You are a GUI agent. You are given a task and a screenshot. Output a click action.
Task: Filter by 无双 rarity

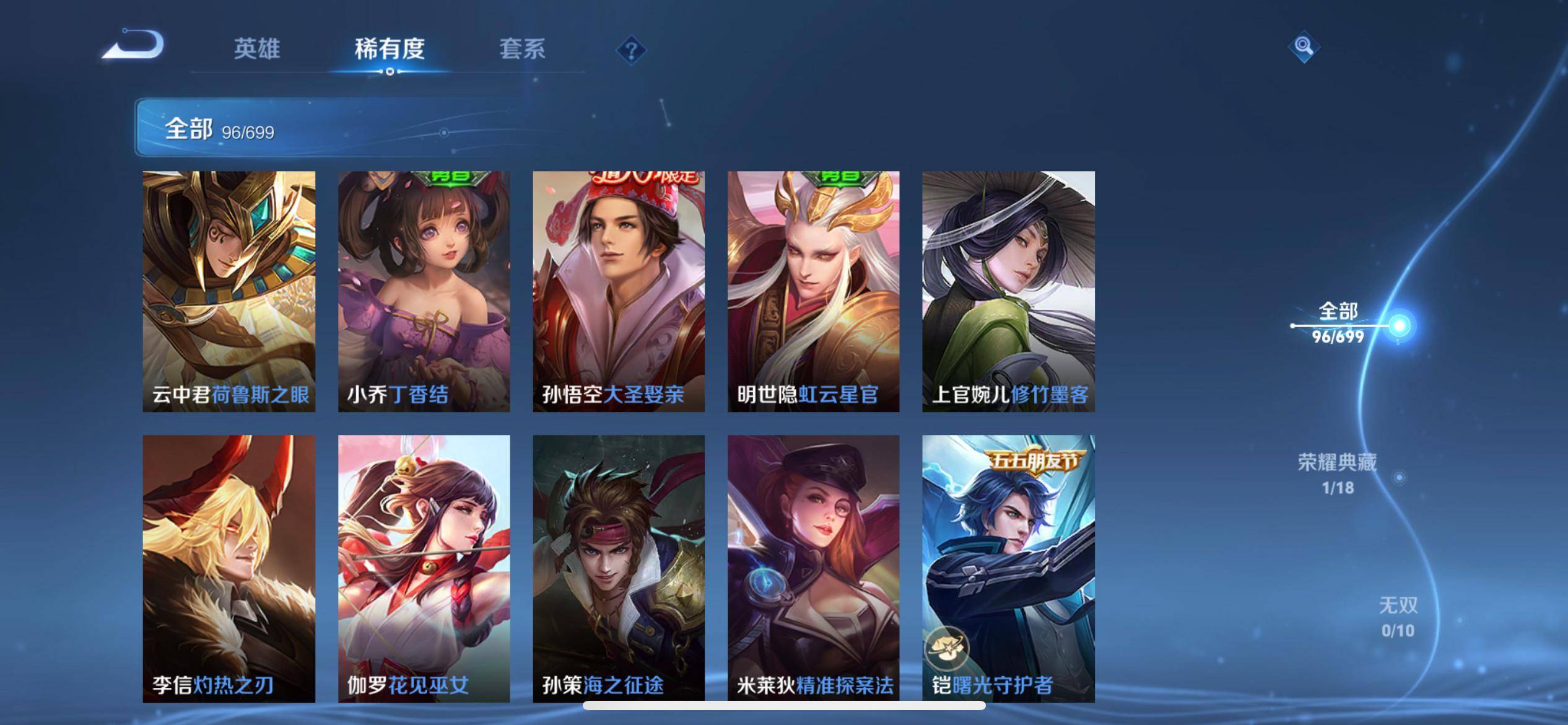(1398, 617)
